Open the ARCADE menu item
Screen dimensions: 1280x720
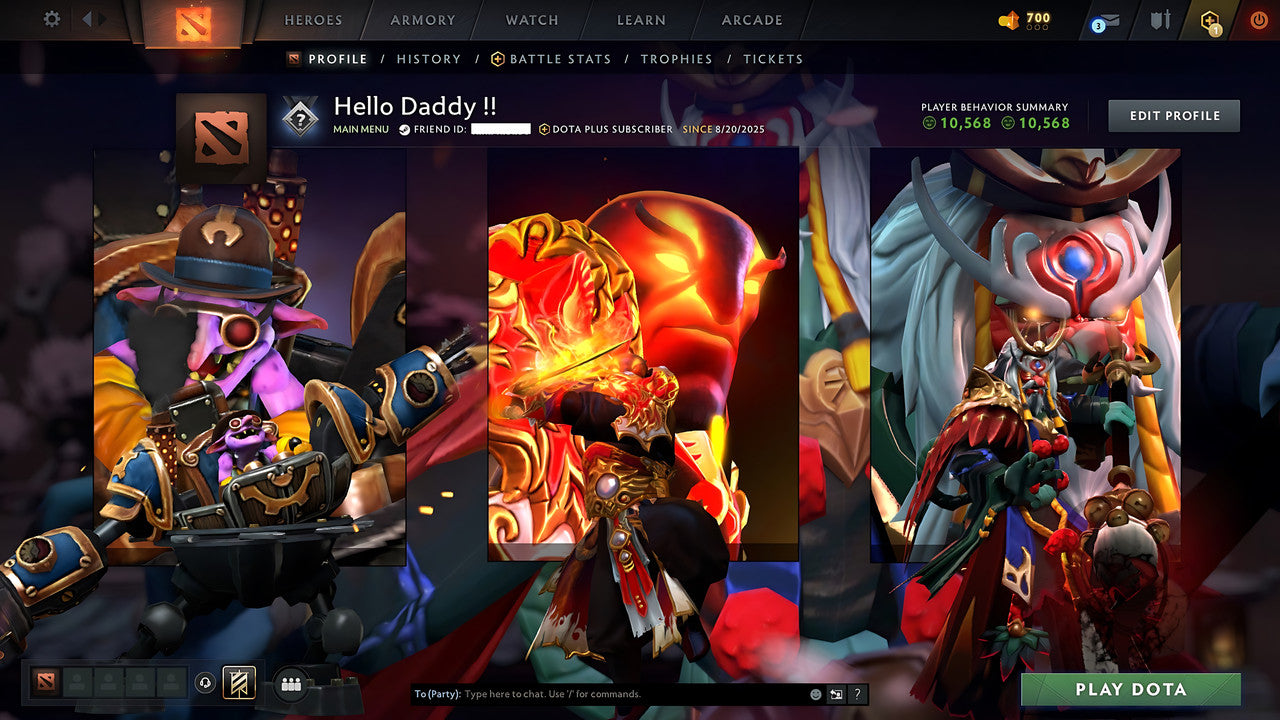(x=750, y=20)
